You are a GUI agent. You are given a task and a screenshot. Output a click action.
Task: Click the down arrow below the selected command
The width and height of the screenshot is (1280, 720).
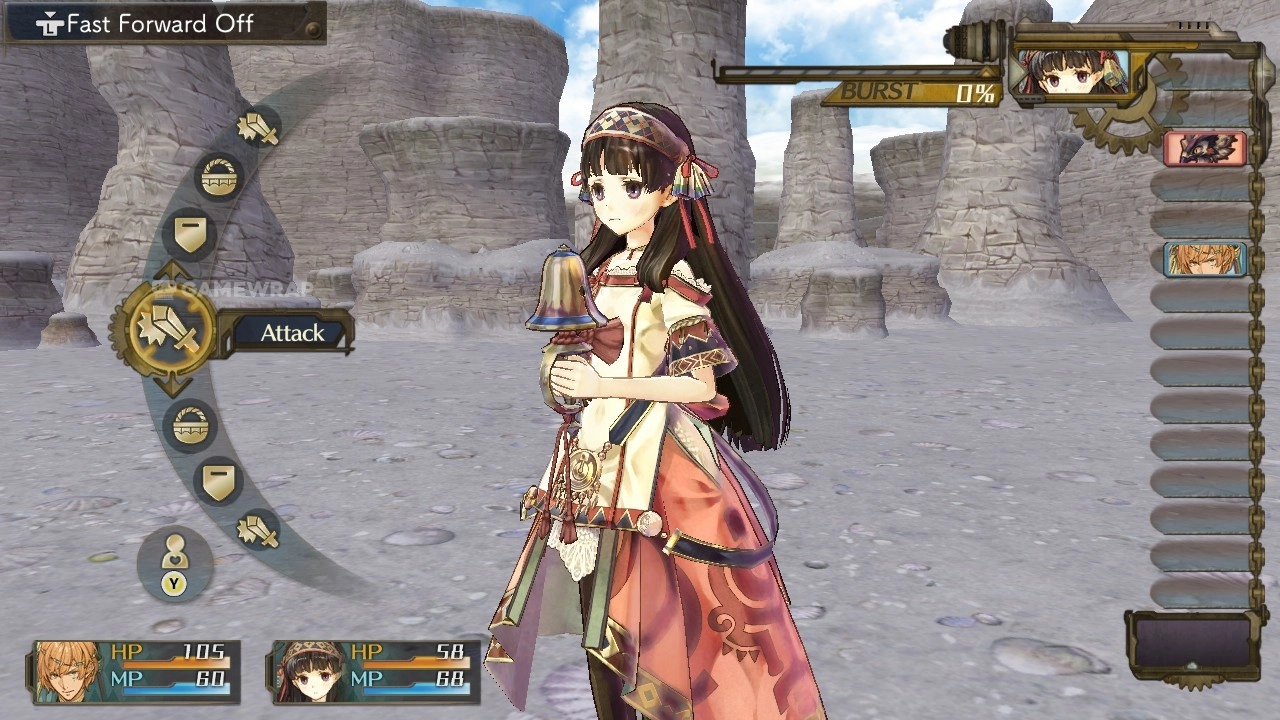click(x=172, y=386)
